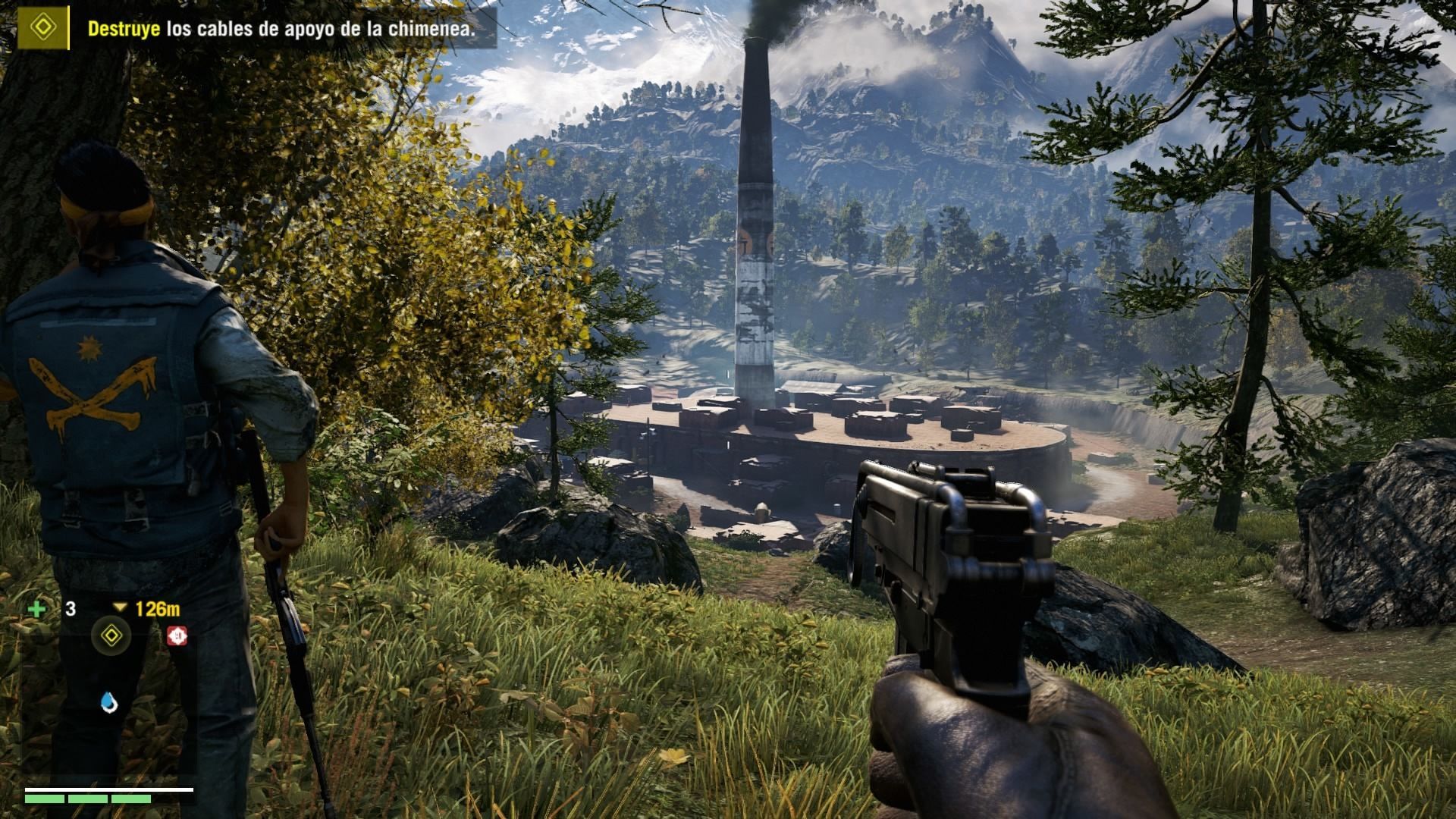Click the yellow diamond objective icon beside the mission text
Image resolution: width=1456 pixels, height=819 pixels.
pyautogui.click(x=43, y=29)
